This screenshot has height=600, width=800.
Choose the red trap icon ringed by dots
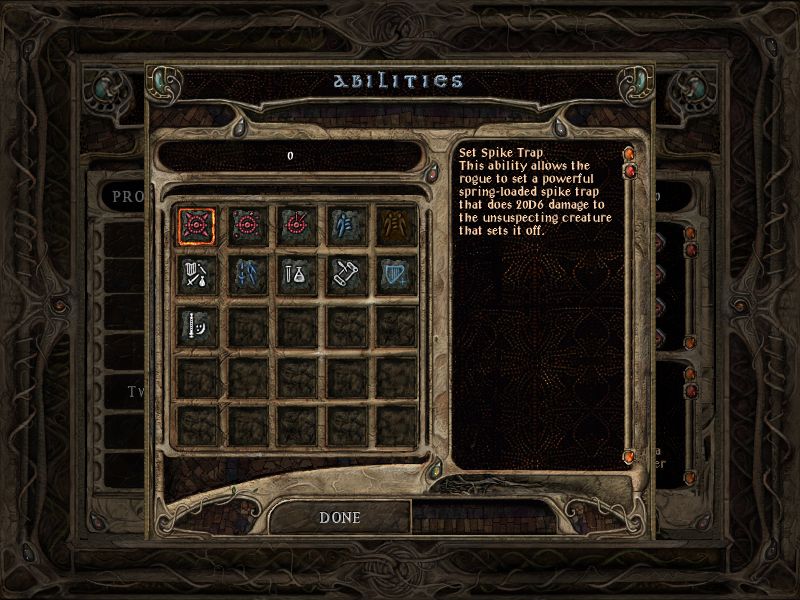(x=246, y=224)
